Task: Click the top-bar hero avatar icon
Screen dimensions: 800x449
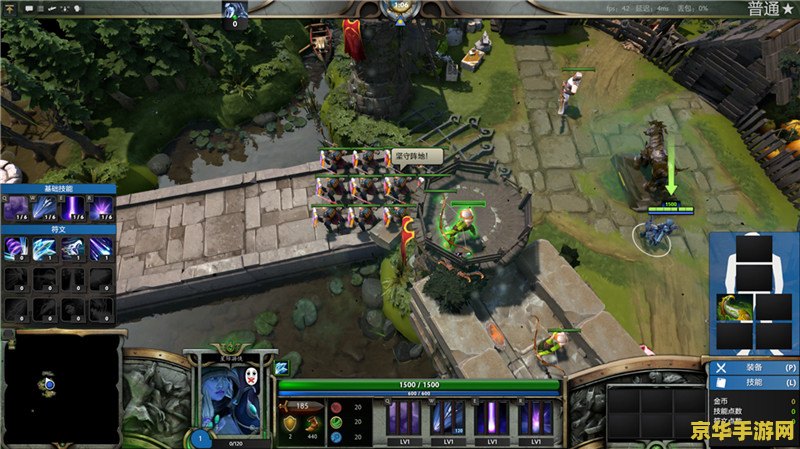Action: pos(236,10)
